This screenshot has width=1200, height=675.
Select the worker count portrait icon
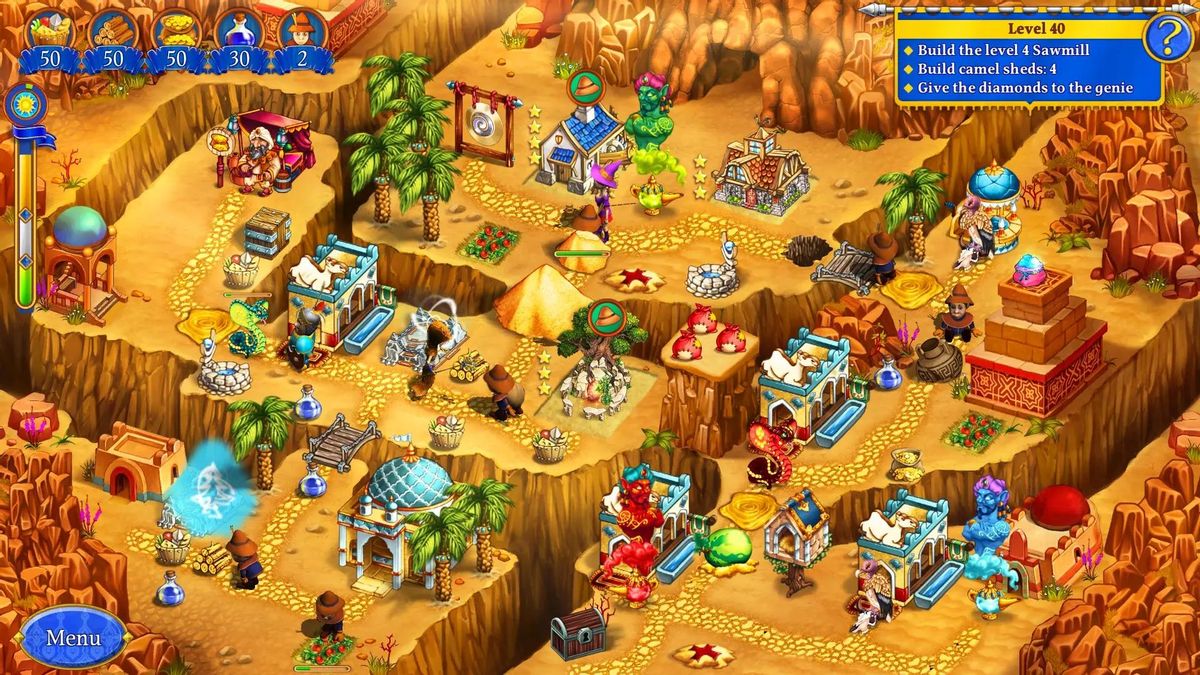click(x=302, y=29)
